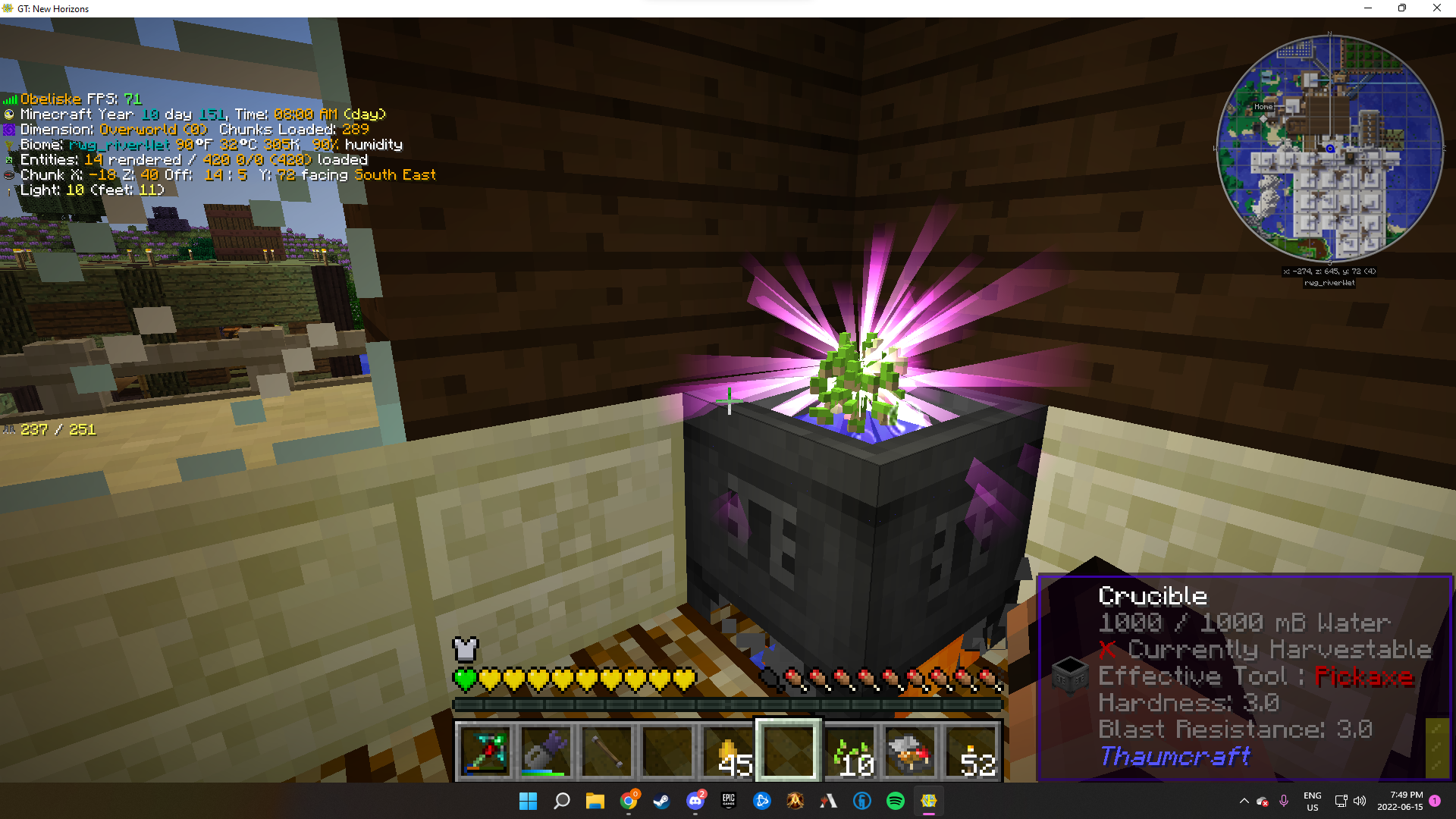Viewport: 1456px width, 819px height.
Task: Open the Epic Games launcher
Action: point(728,801)
